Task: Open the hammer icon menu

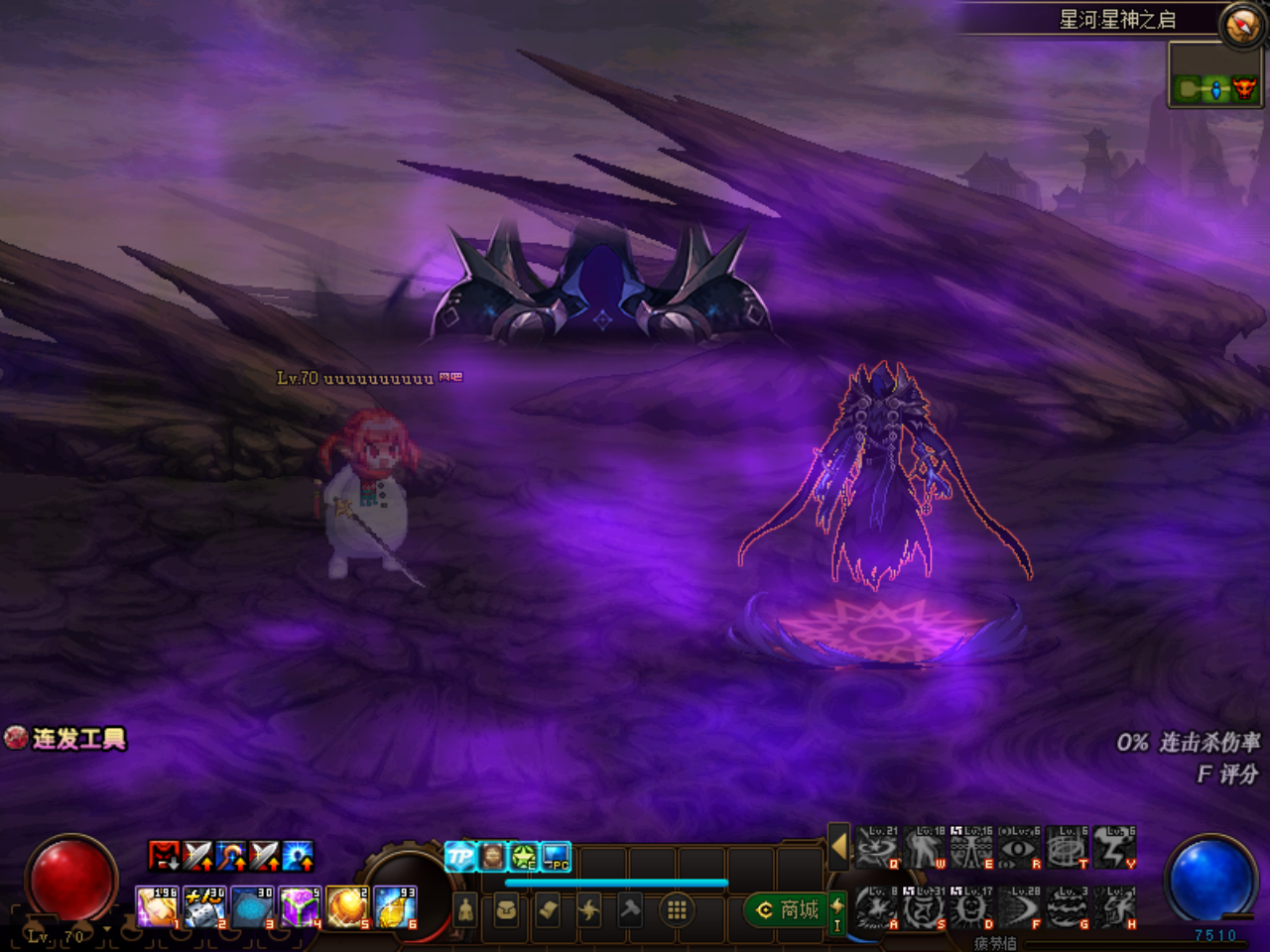Action: tap(630, 909)
